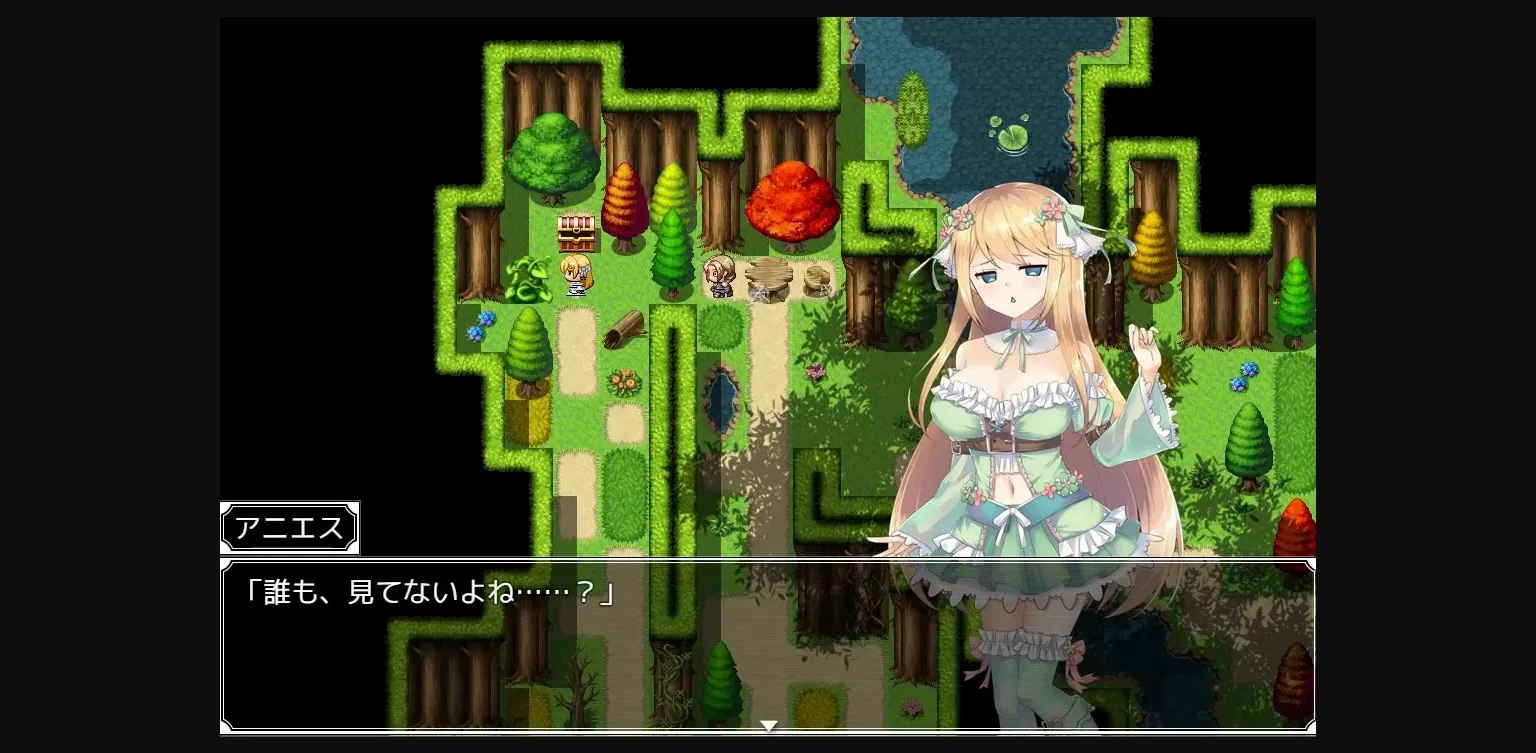Click the アニエス name plate
This screenshot has height=753, width=1536.
click(289, 527)
